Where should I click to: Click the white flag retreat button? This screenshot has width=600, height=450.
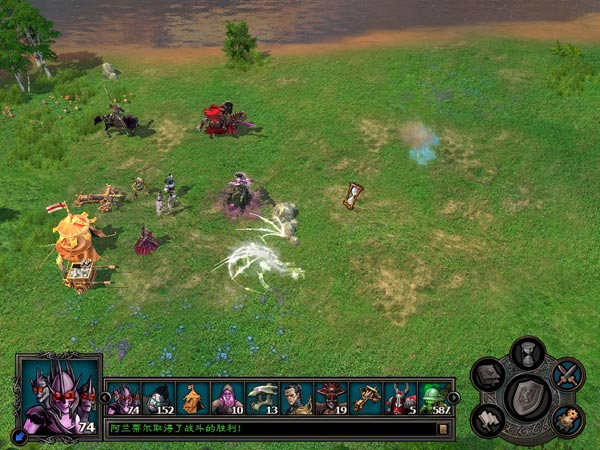[489, 419]
